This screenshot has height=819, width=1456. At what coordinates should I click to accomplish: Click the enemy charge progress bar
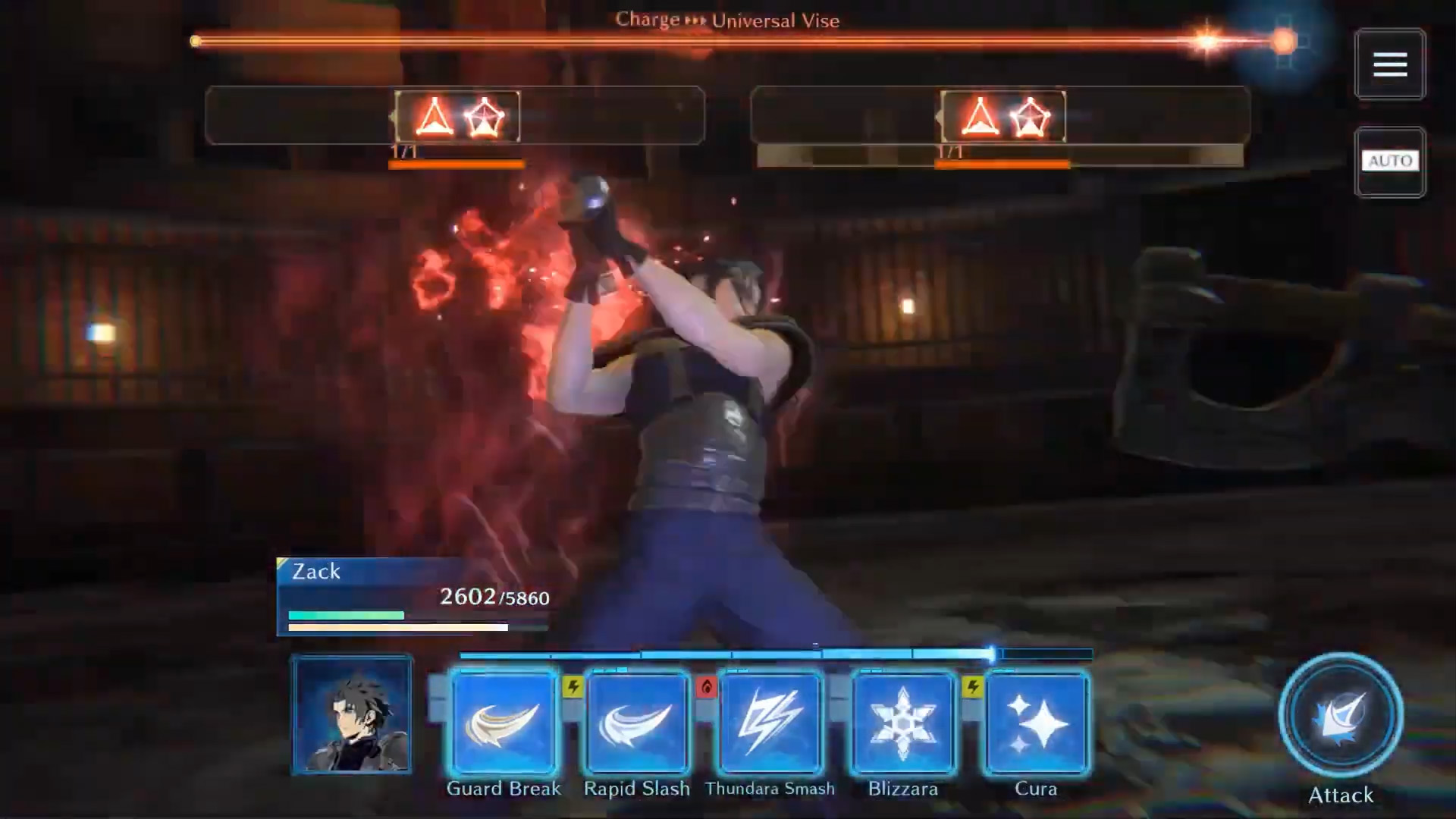pos(728,40)
